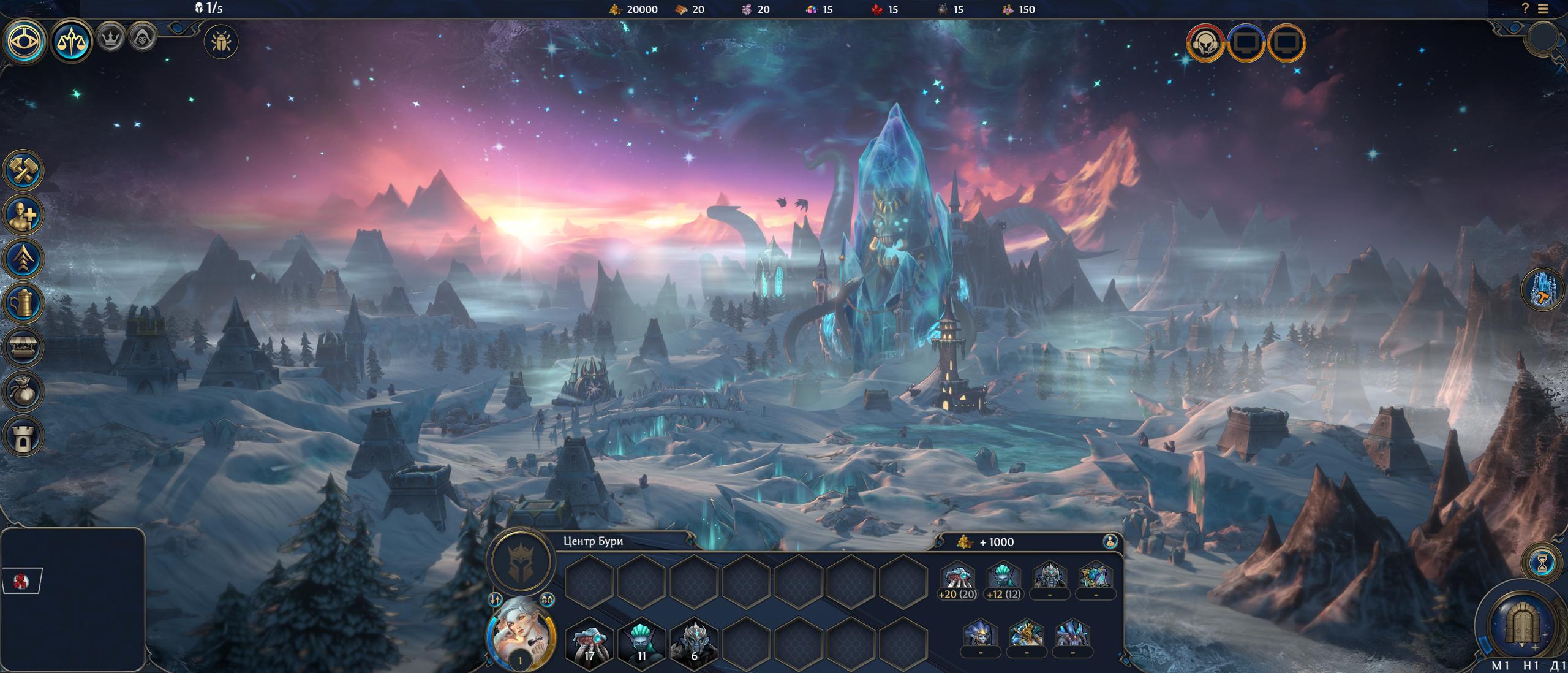Select the army stack of 17 units
Screen dimensions: 1568x673
[589, 642]
